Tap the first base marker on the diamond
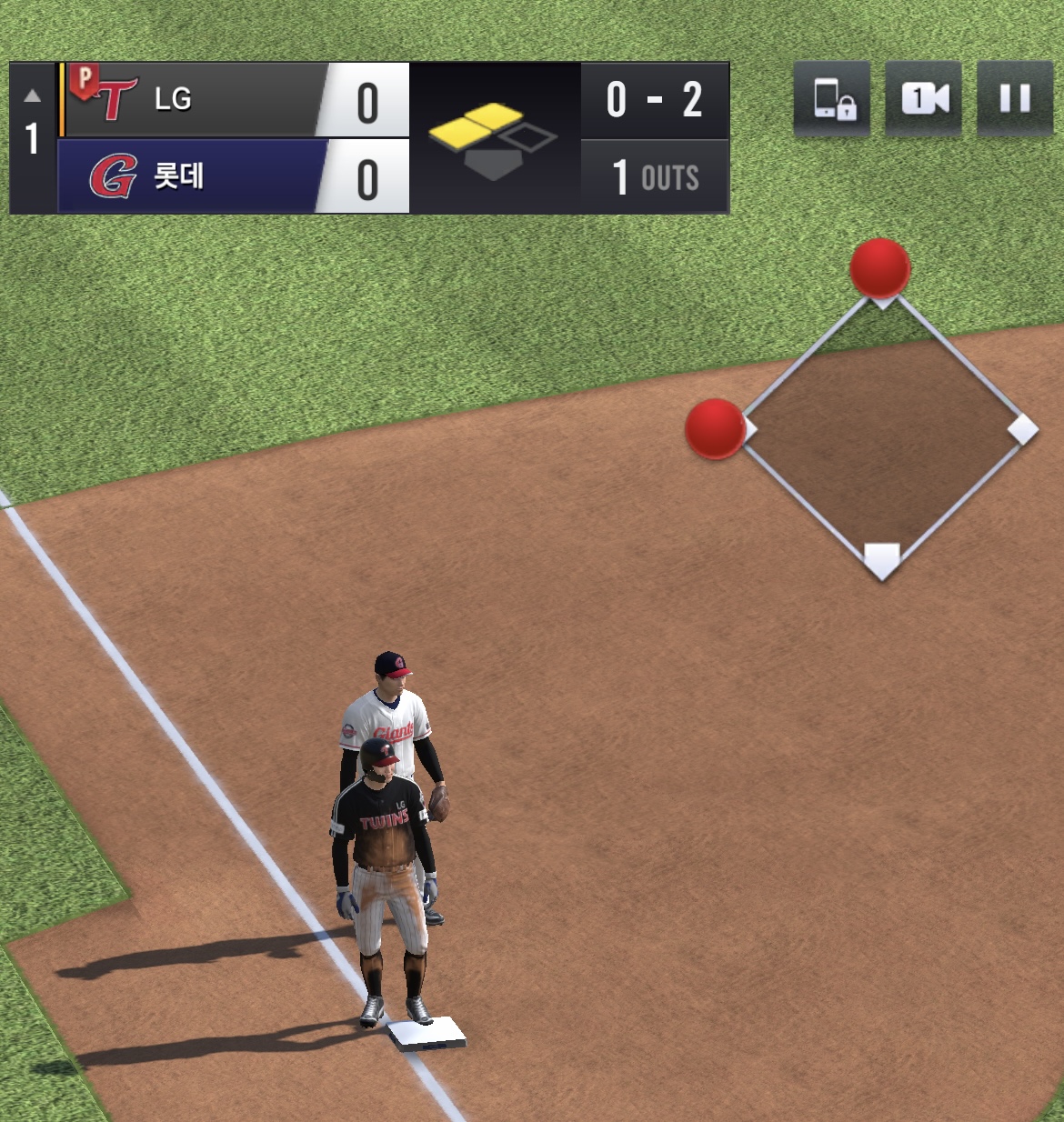 point(1023,429)
